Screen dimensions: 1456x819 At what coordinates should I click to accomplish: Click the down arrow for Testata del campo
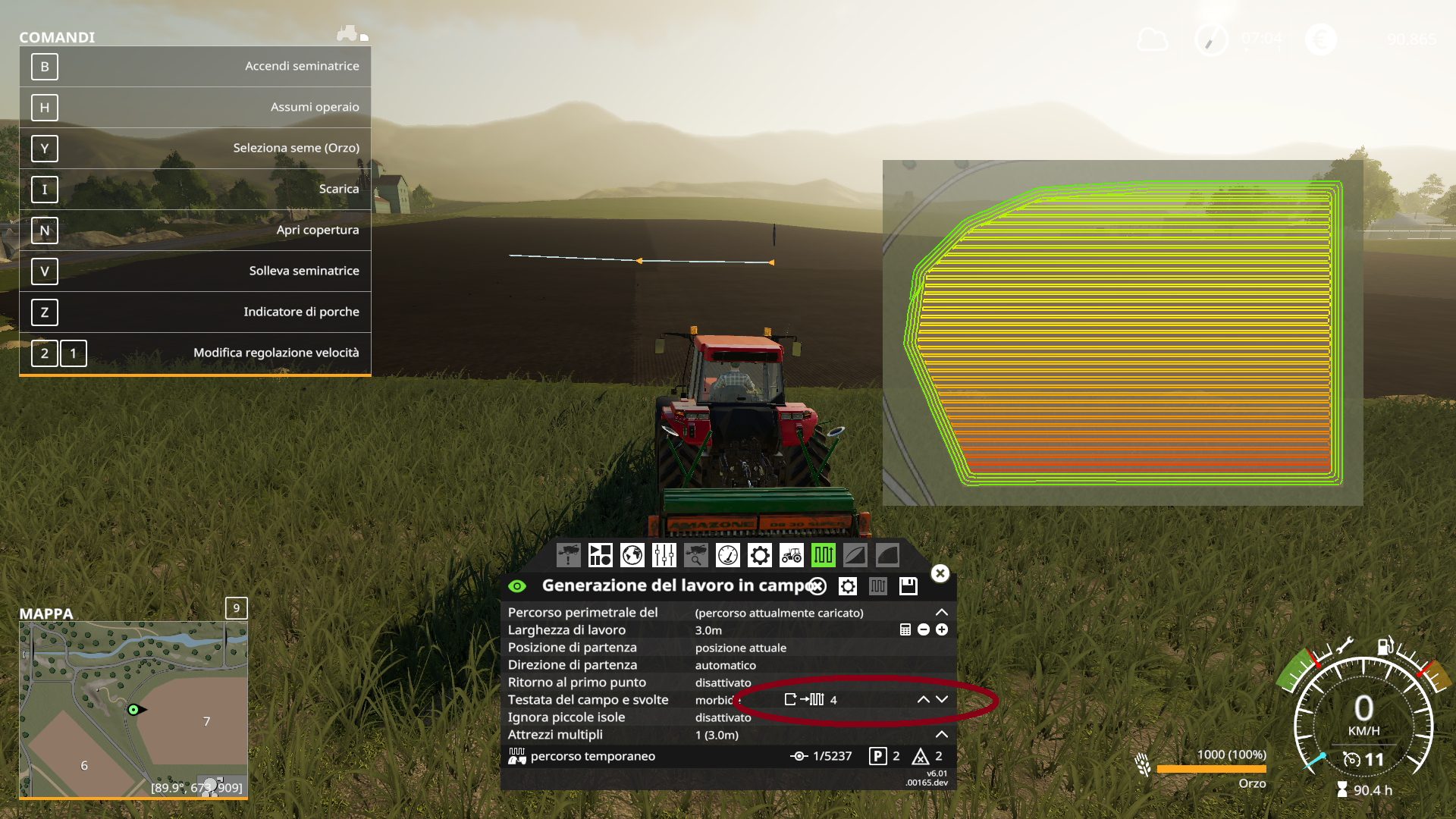(943, 699)
